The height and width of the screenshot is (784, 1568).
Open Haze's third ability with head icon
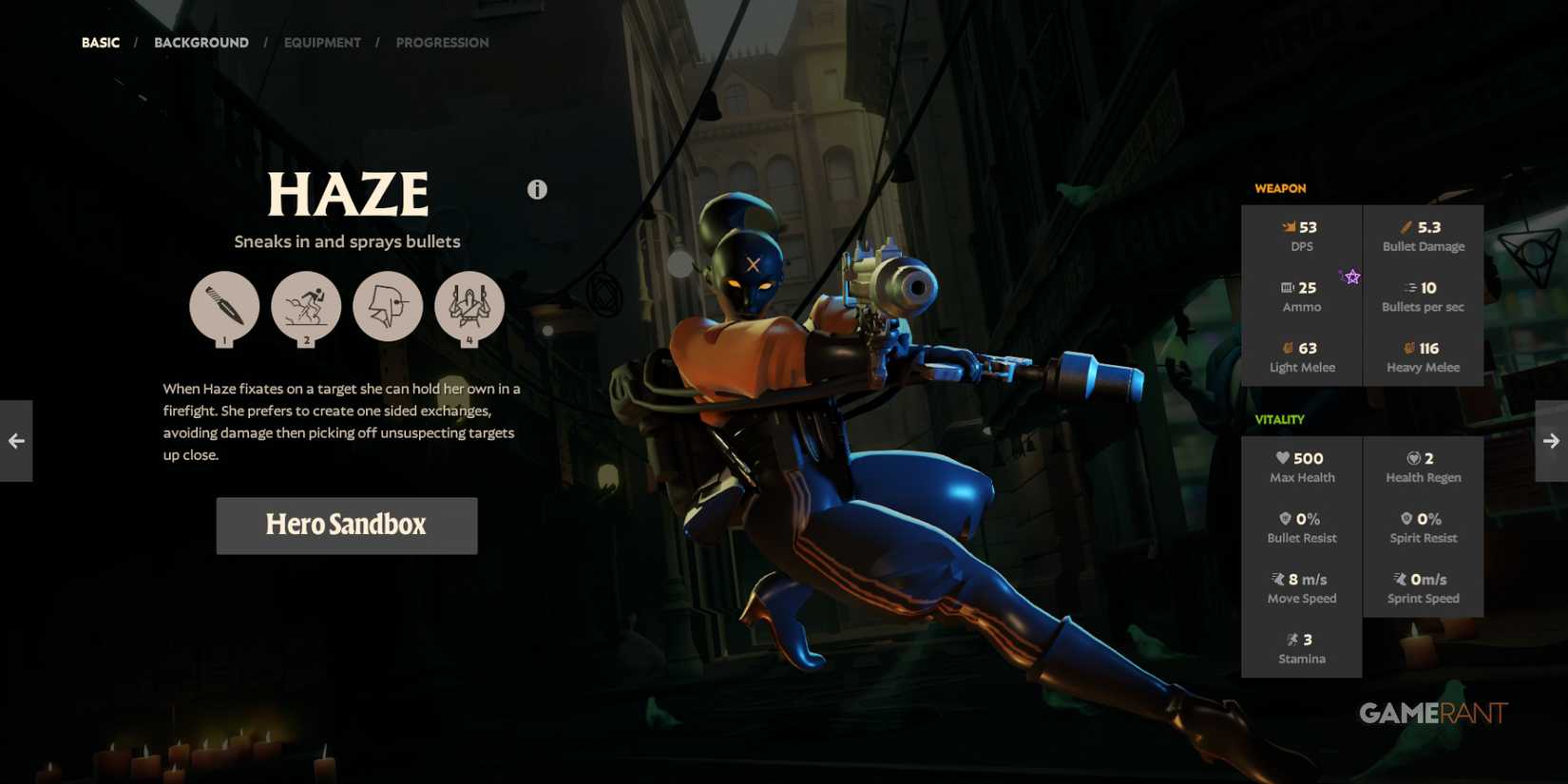pyautogui.click(x=388, y=306)
